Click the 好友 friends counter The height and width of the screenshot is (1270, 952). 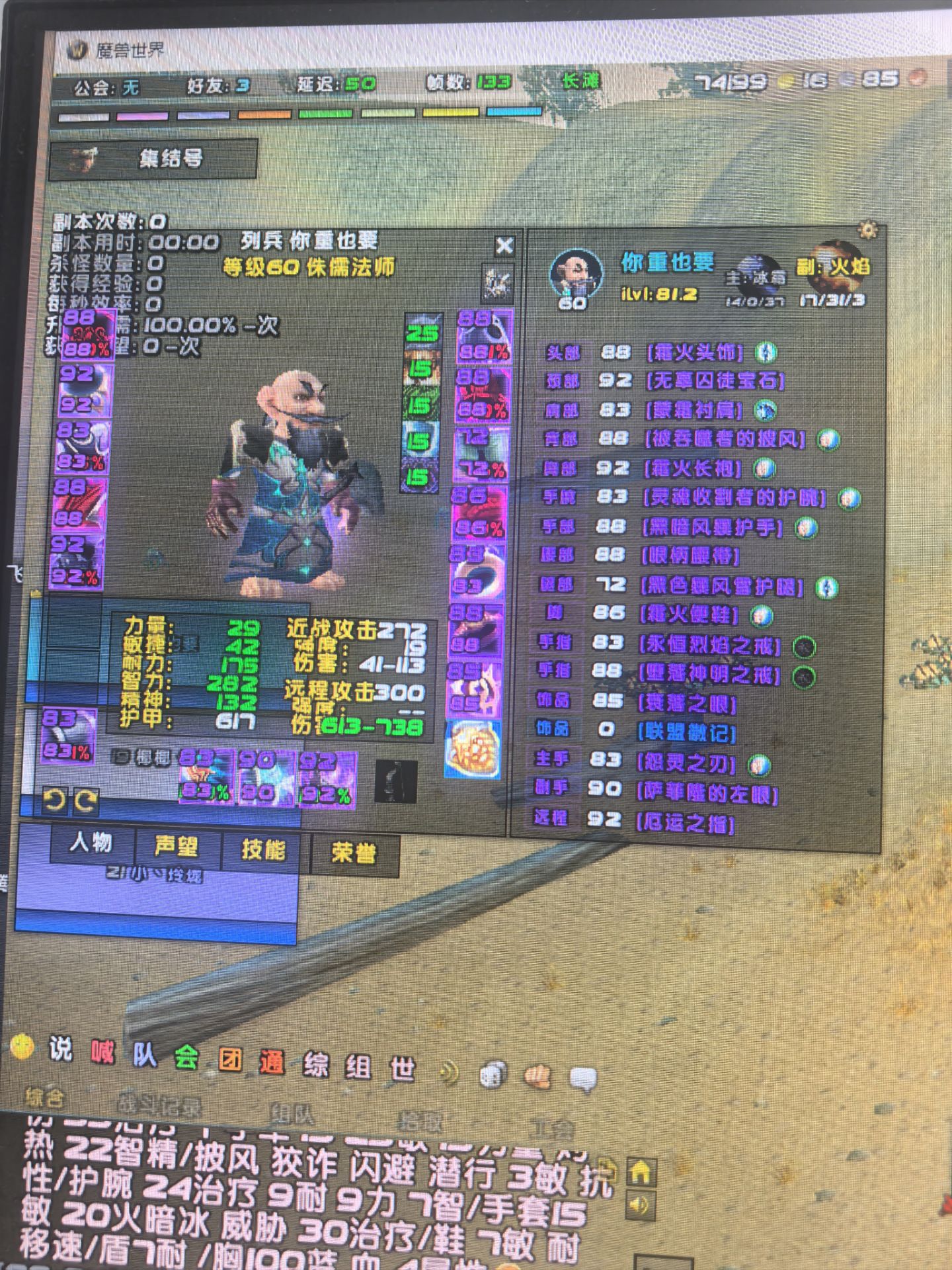[x=218, y=85]
